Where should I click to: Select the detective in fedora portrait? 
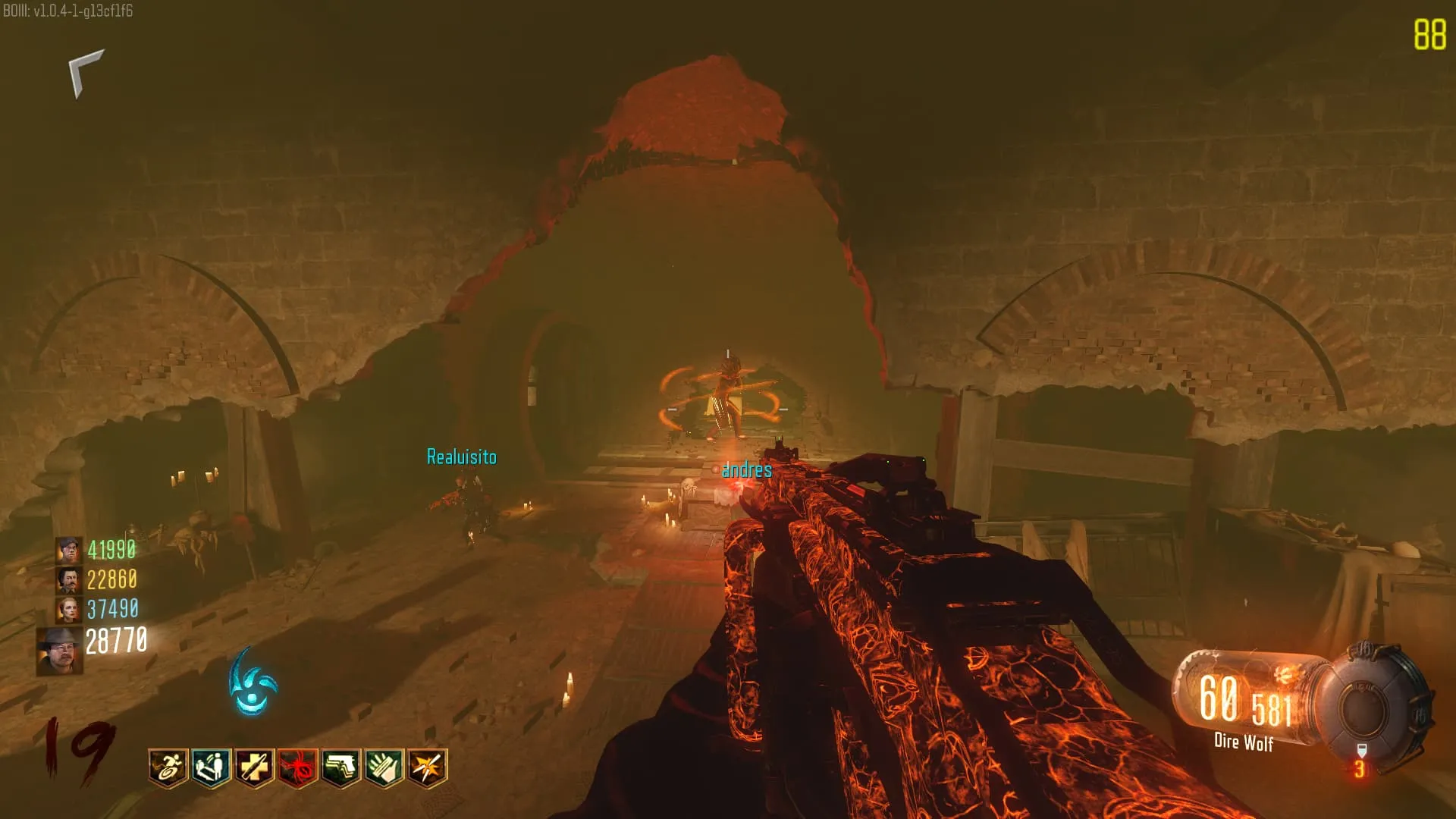60,651
